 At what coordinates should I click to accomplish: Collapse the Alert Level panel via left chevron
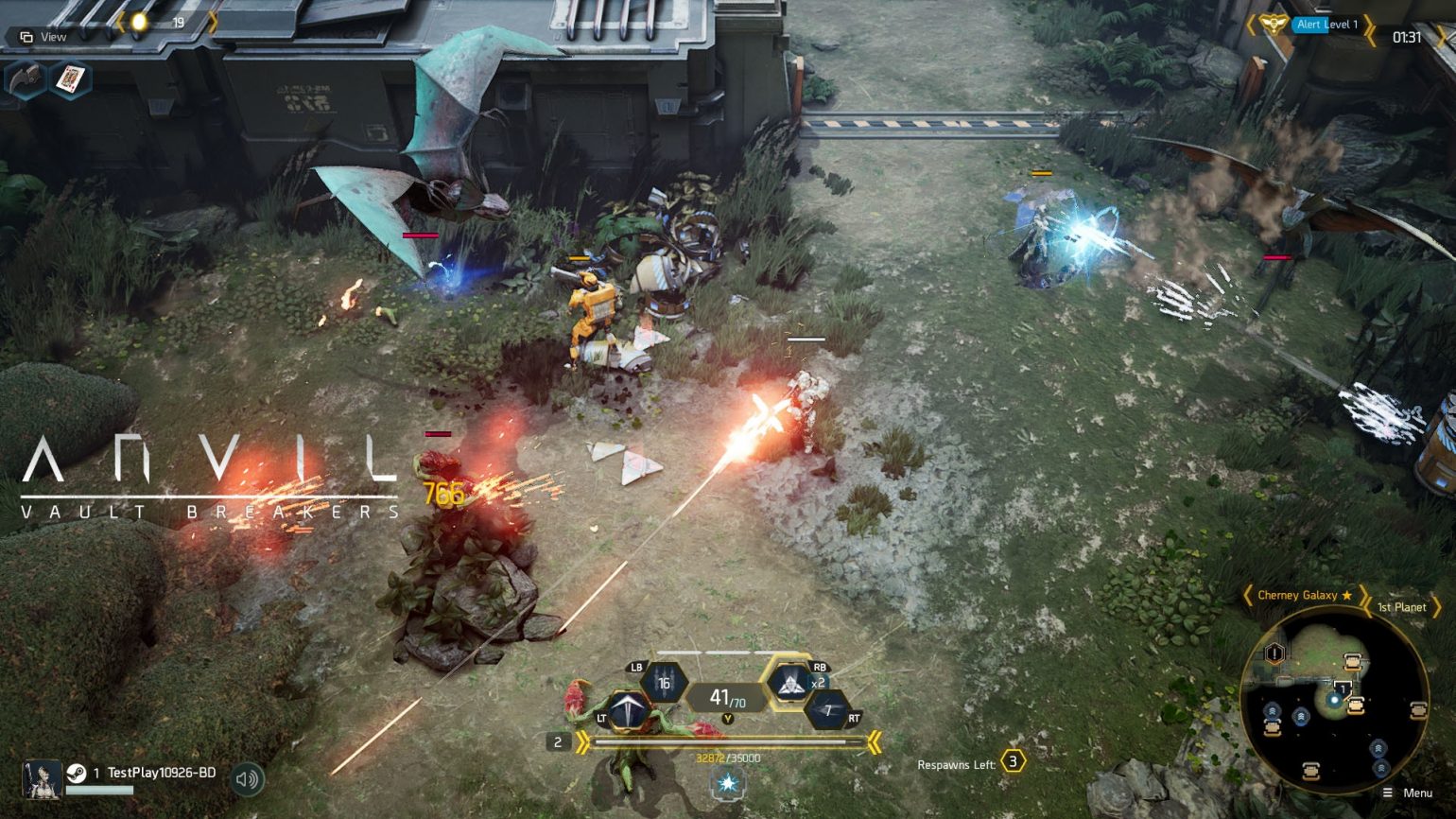tap(1251, 25)
